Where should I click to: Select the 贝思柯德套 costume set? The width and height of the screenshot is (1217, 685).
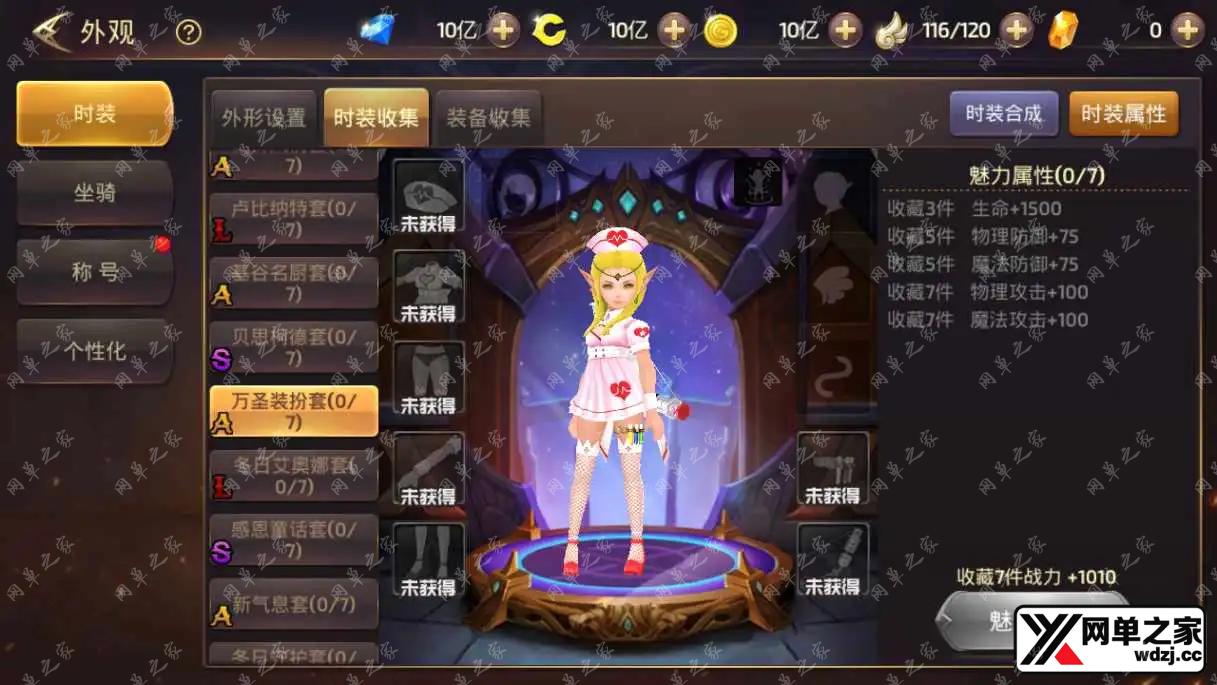294,347
